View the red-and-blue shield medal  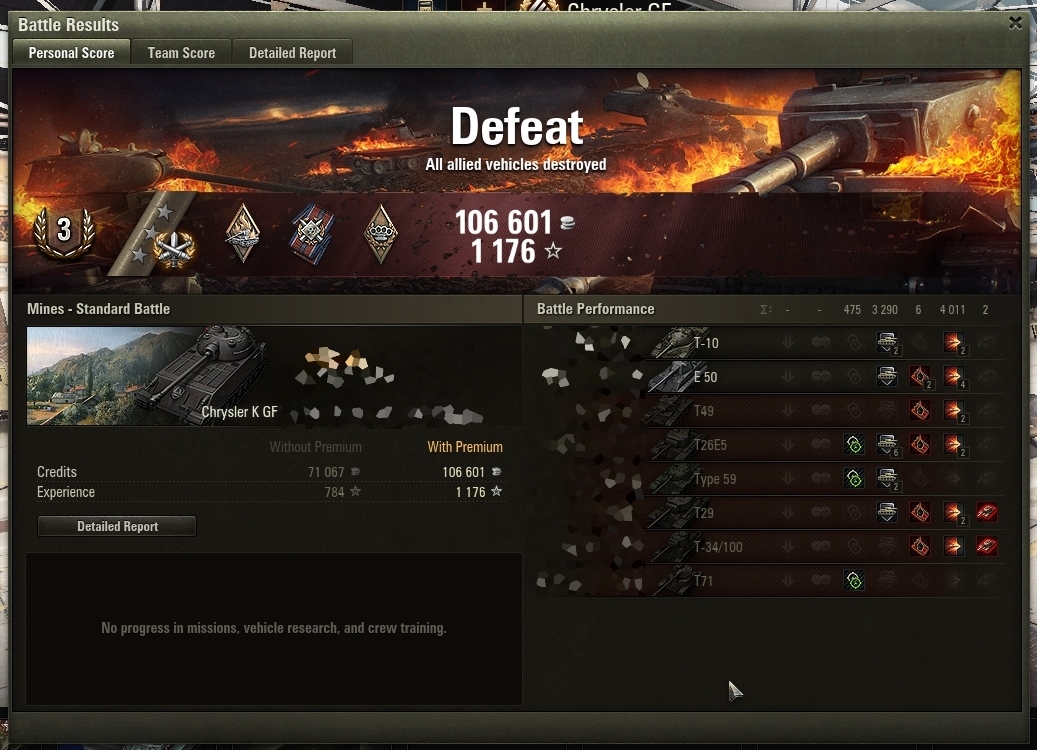[x=310, y=233]
